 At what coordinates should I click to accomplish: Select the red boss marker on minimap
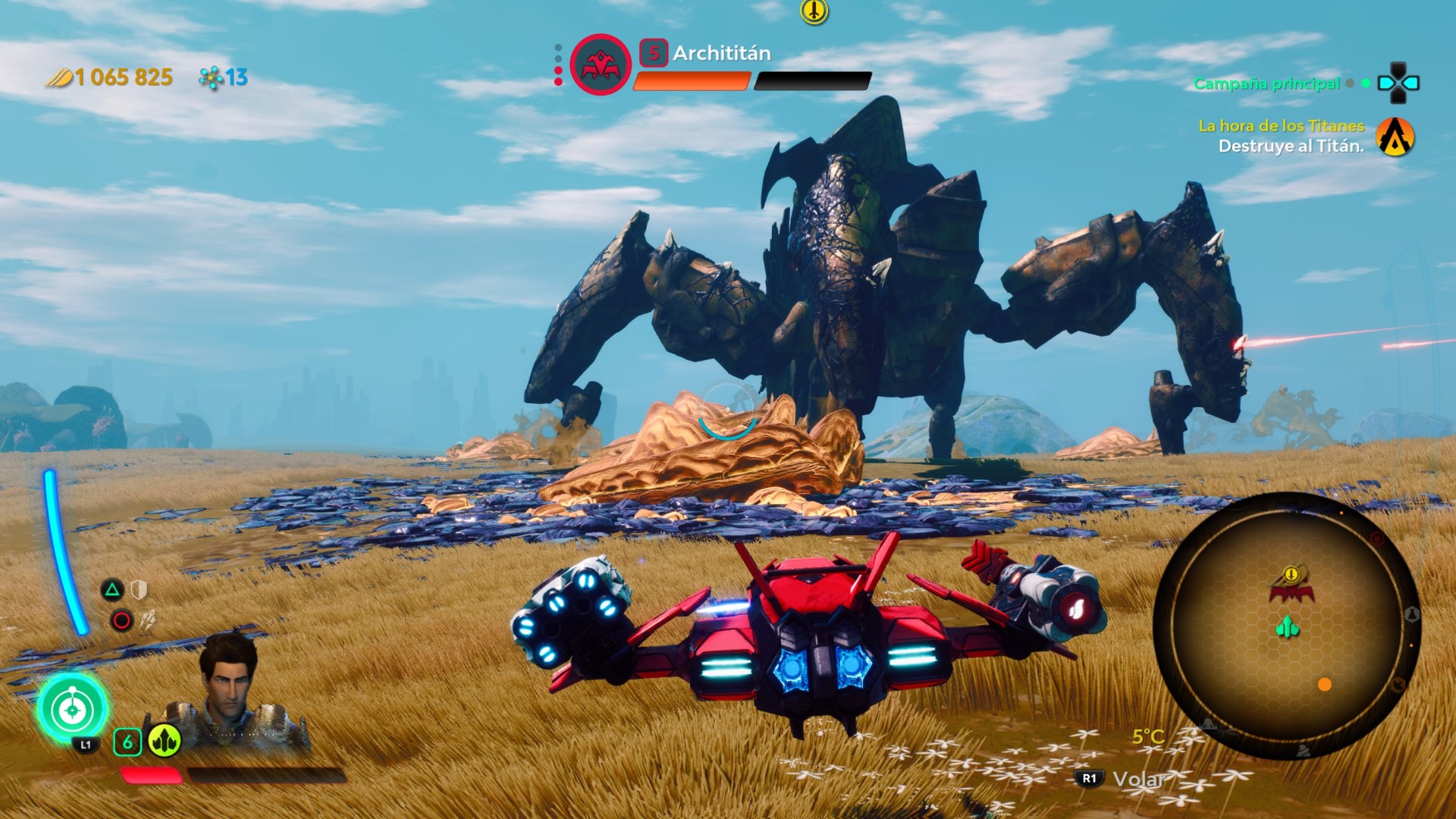[1291, 591]
